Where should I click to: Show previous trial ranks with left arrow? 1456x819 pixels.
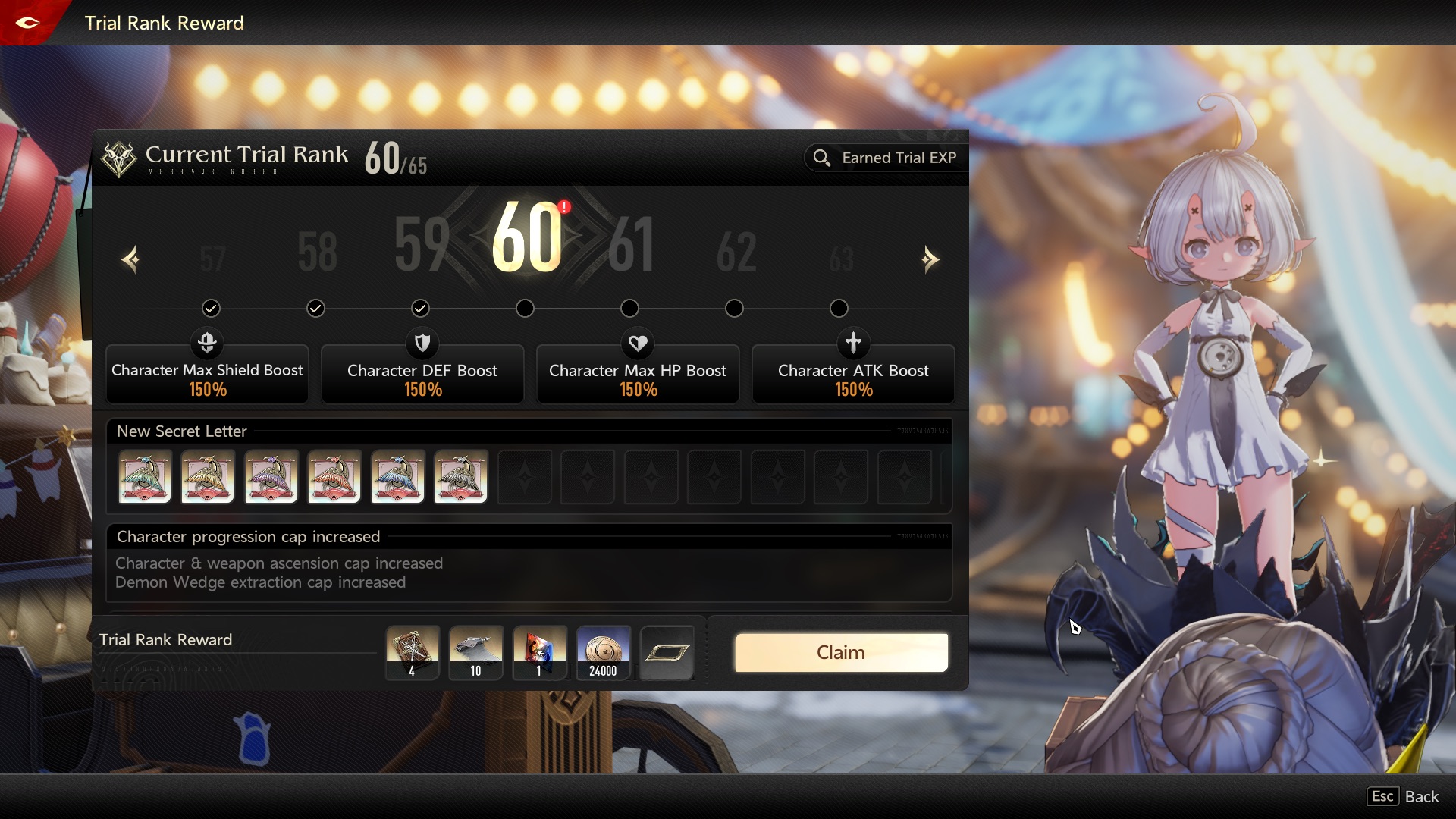(x=130, y=260)
